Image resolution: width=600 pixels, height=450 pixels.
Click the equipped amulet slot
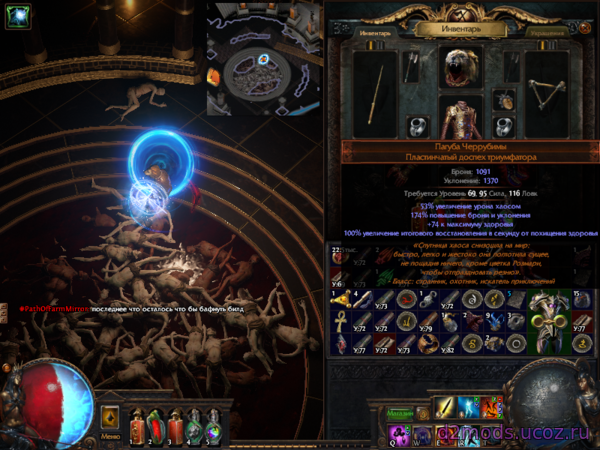pyautogui.click(x=505, y=101)
